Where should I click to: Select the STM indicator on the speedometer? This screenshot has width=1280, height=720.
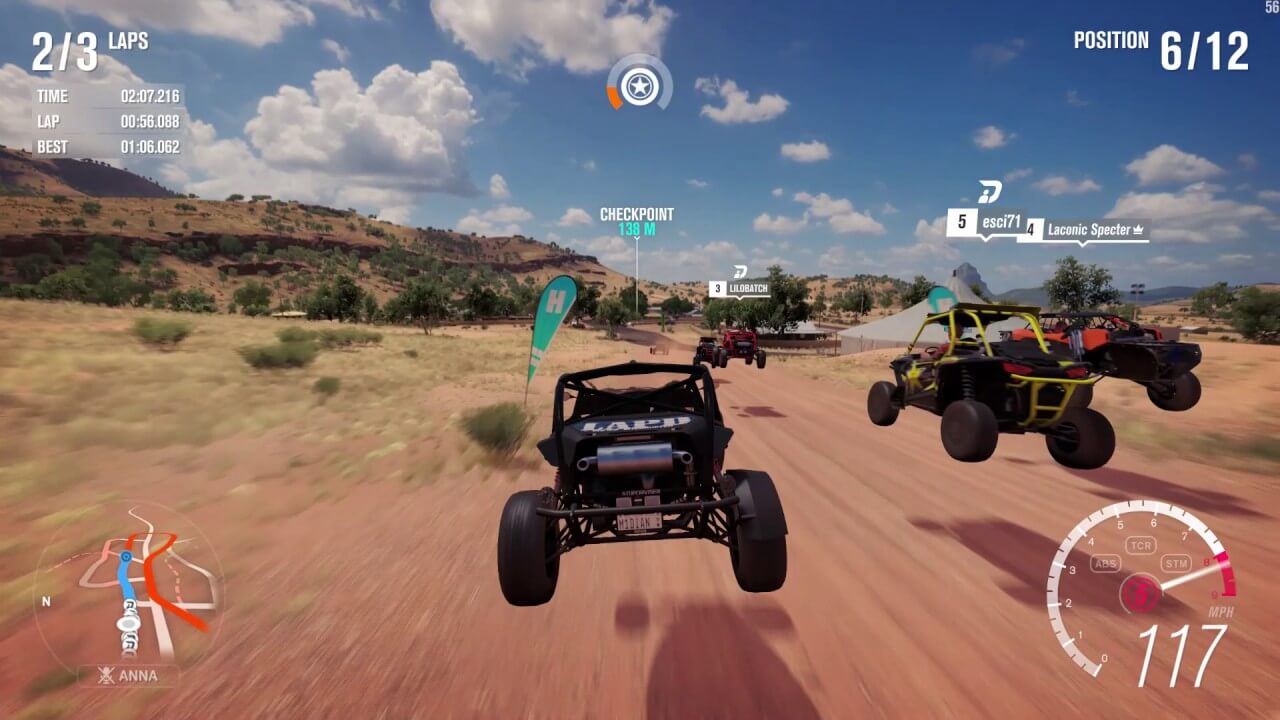click(x=1176, y=562)
